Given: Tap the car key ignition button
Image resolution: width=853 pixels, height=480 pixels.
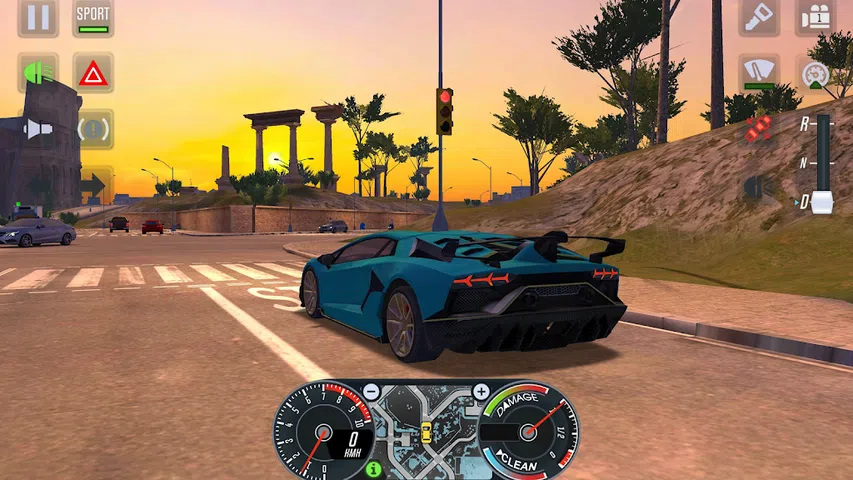Looking at the screenshot, I should tap(759, 18).
